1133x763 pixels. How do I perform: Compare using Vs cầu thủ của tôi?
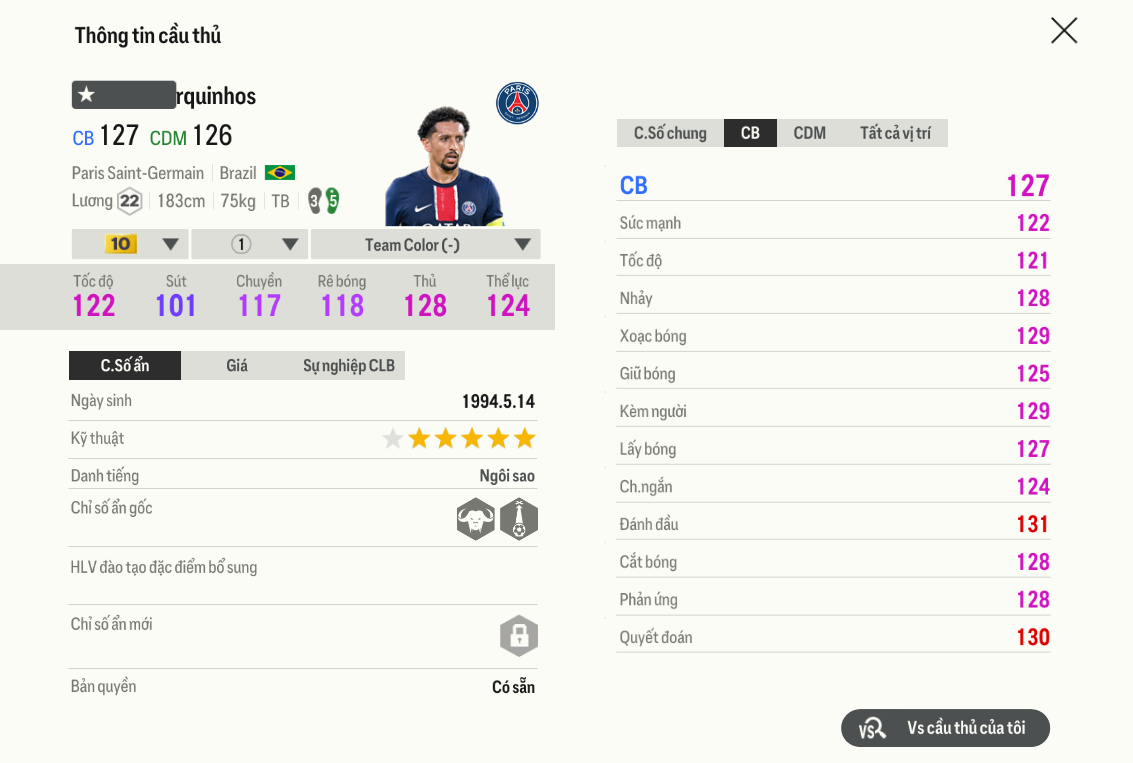click(x=945, y=728)
